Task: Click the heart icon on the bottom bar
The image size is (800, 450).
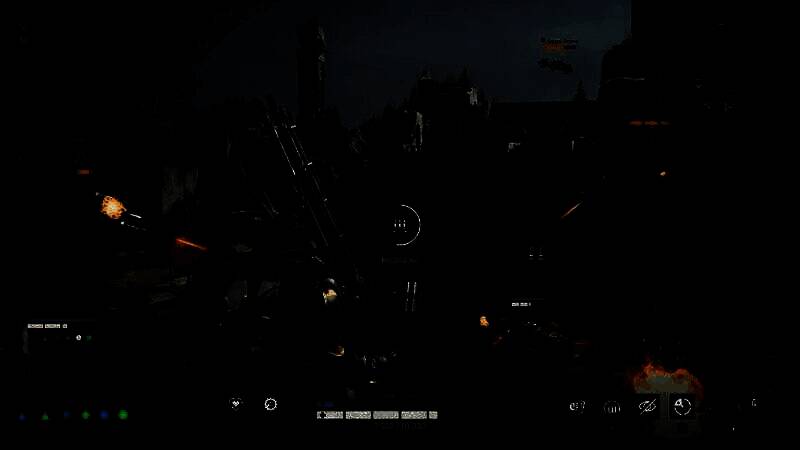Action: 237,404
